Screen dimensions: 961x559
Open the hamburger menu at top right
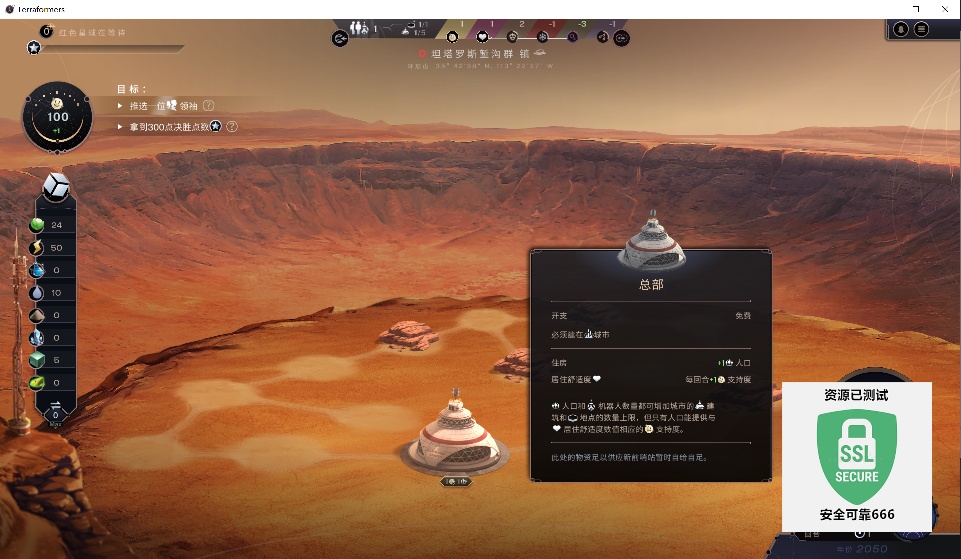click(x=921, y=29)
